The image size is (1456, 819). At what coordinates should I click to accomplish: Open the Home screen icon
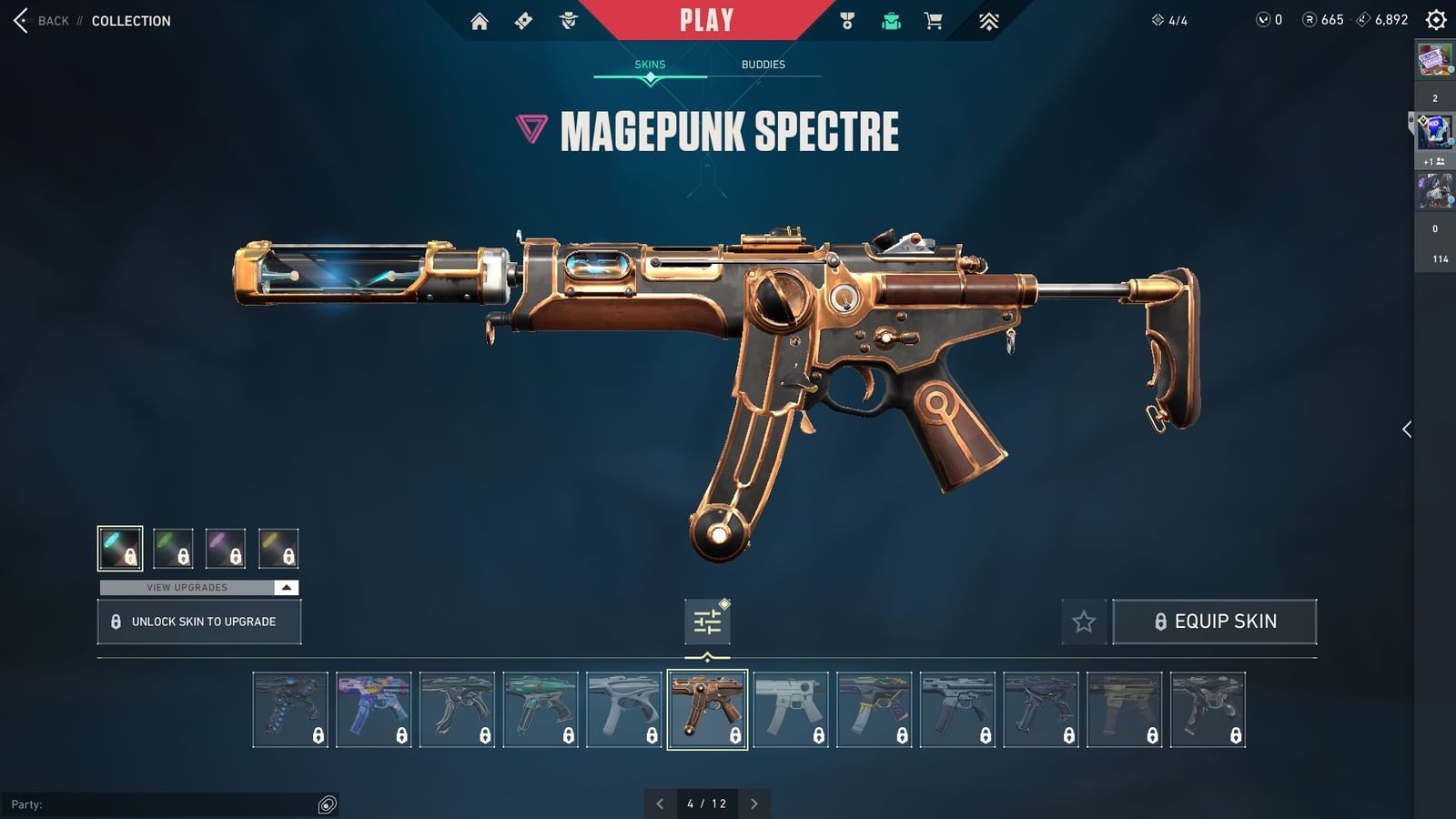point(481,20)
